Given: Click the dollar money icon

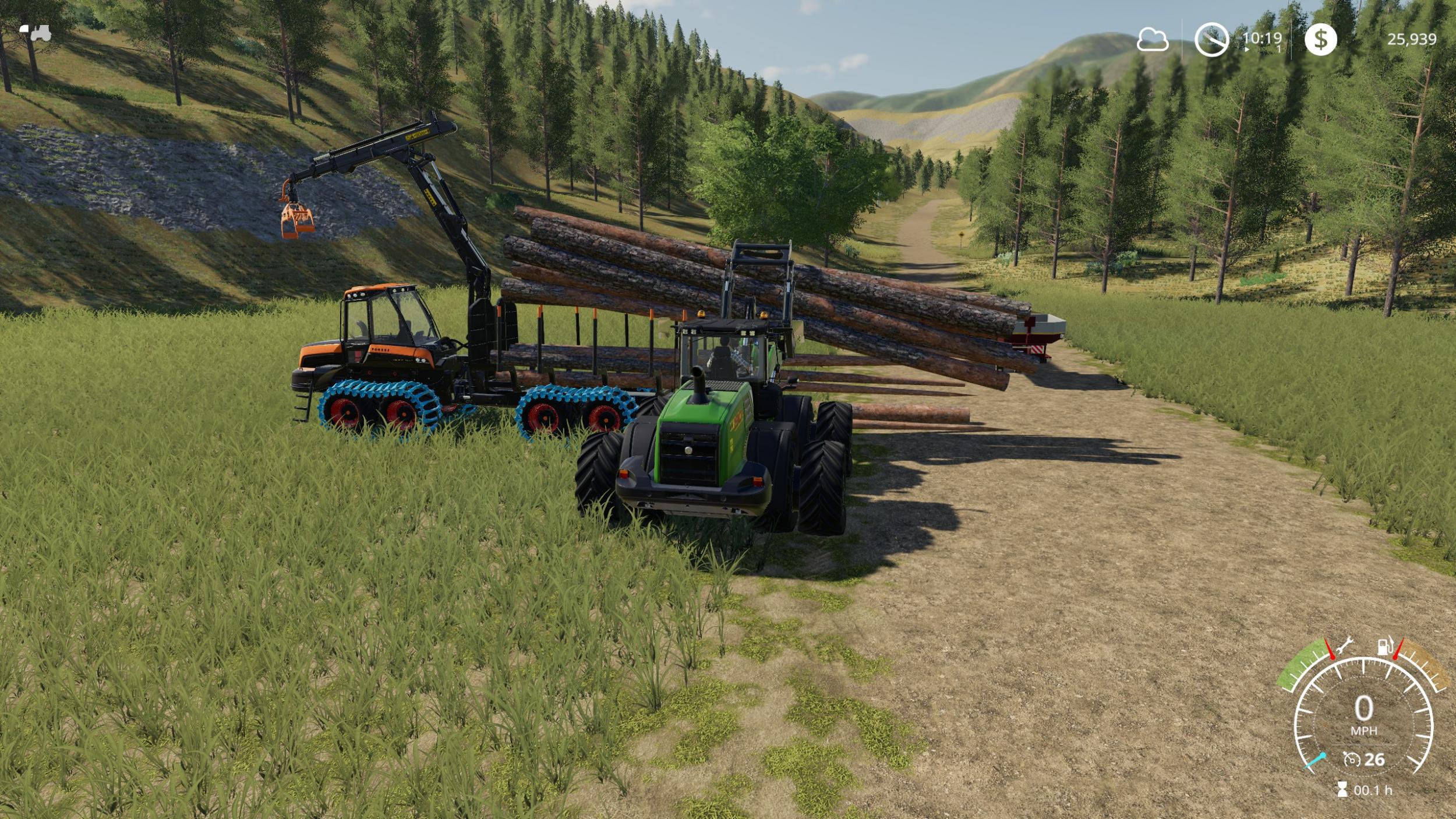Looking at the screenshot, I should pos(1320,40).
